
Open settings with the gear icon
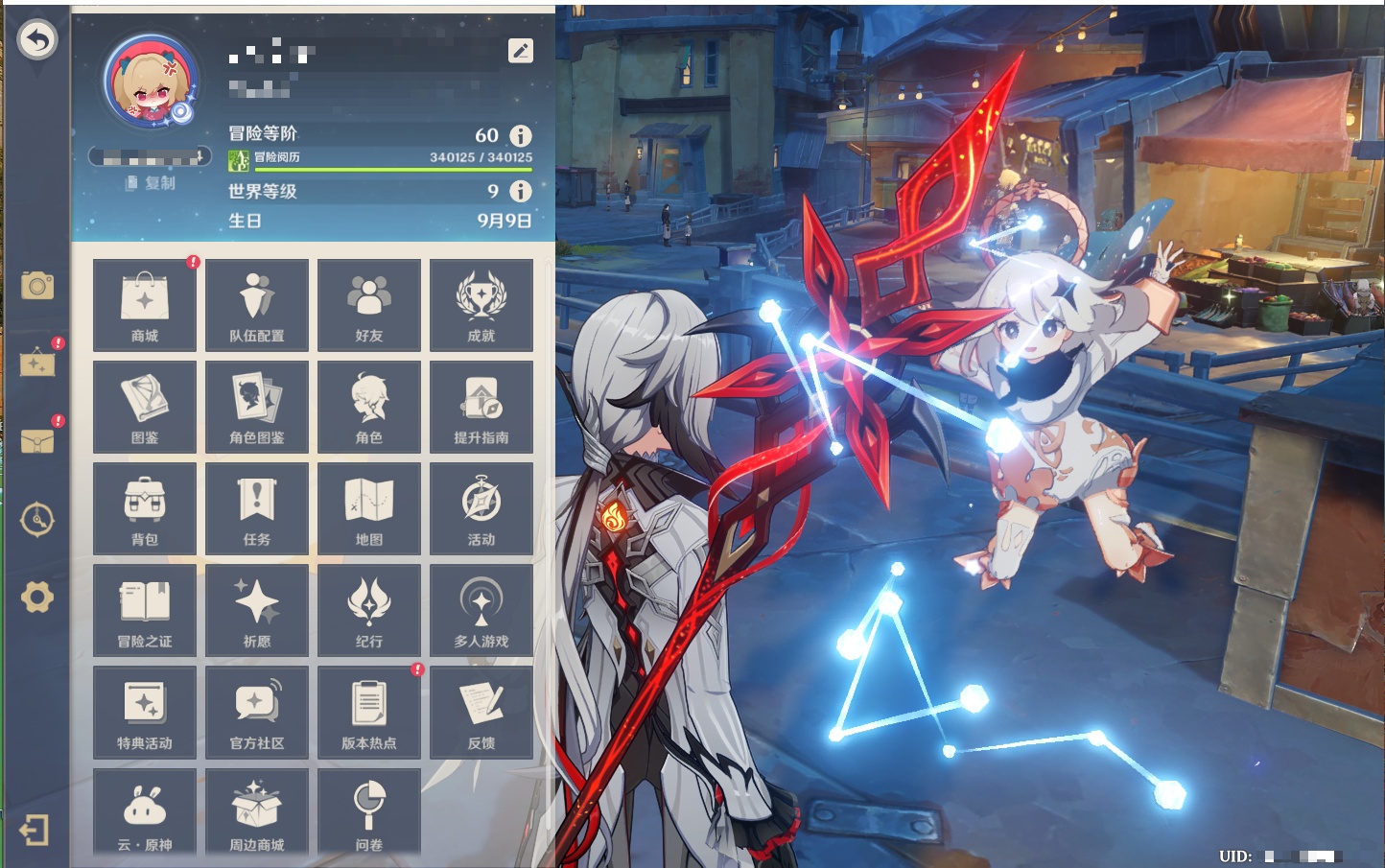pos(37,598)
